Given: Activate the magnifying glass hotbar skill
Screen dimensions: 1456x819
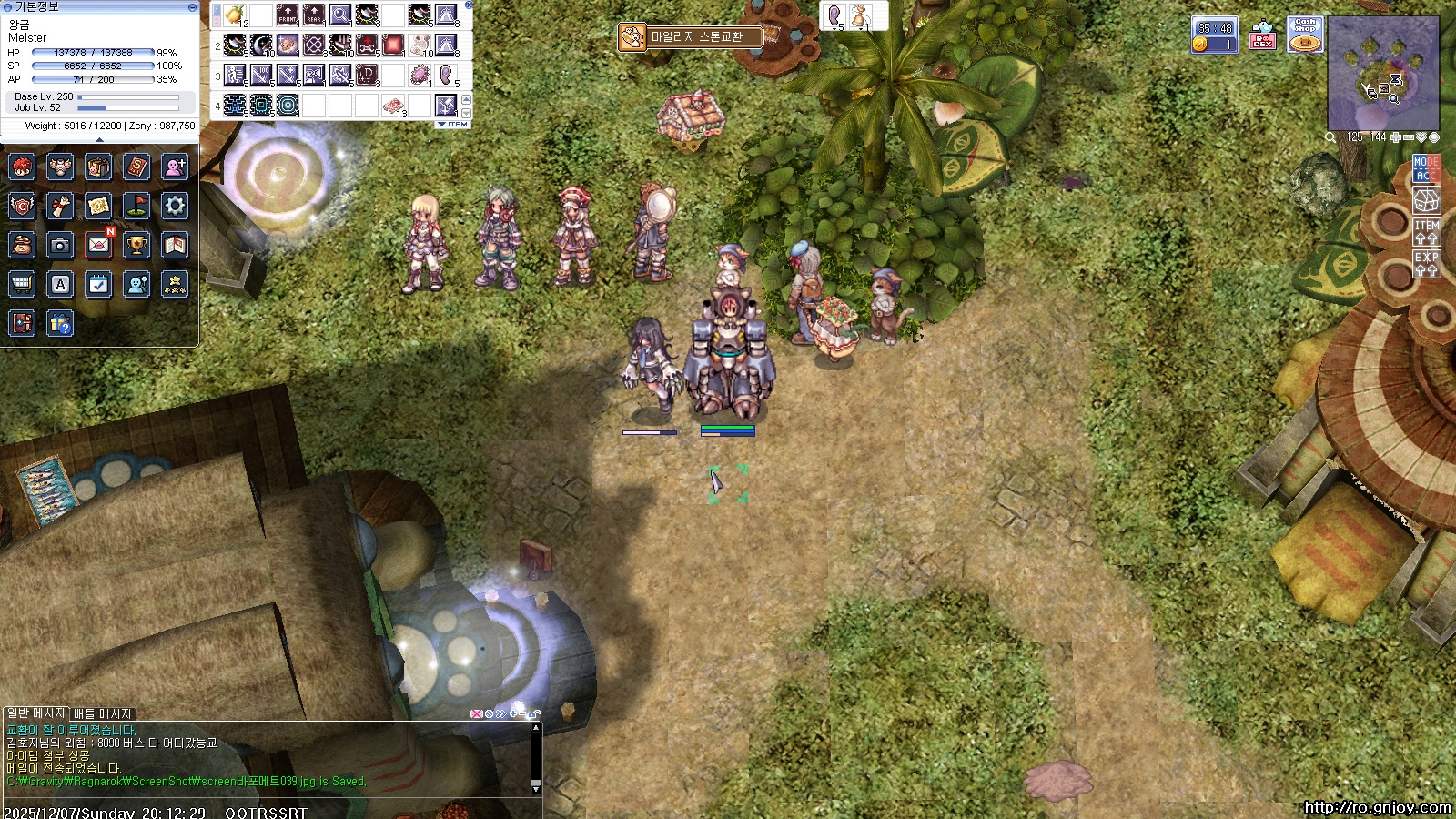Looking at the screenshot, I should (x=340, y=15).
